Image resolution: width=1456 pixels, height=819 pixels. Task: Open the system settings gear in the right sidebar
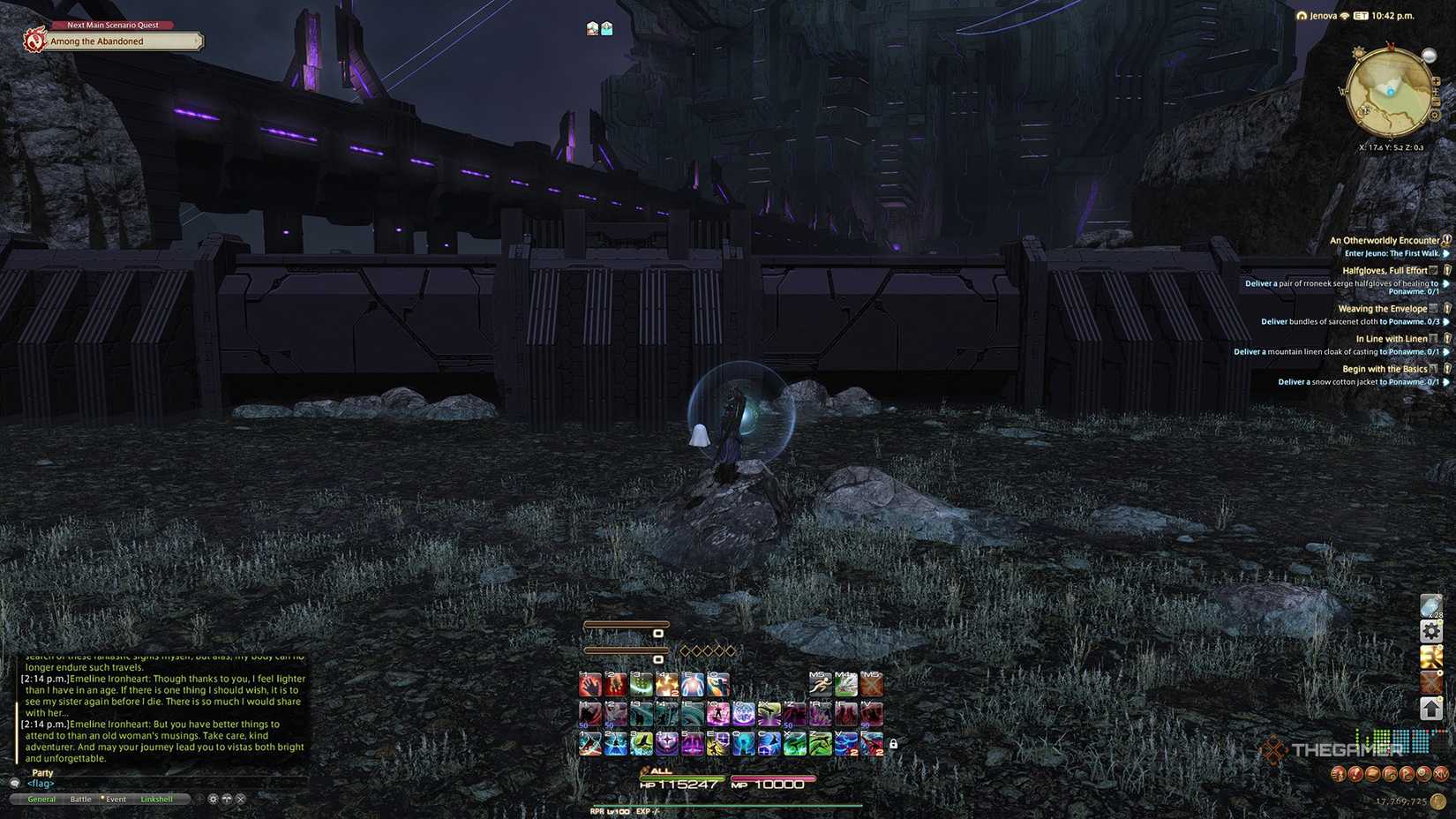1430,630
